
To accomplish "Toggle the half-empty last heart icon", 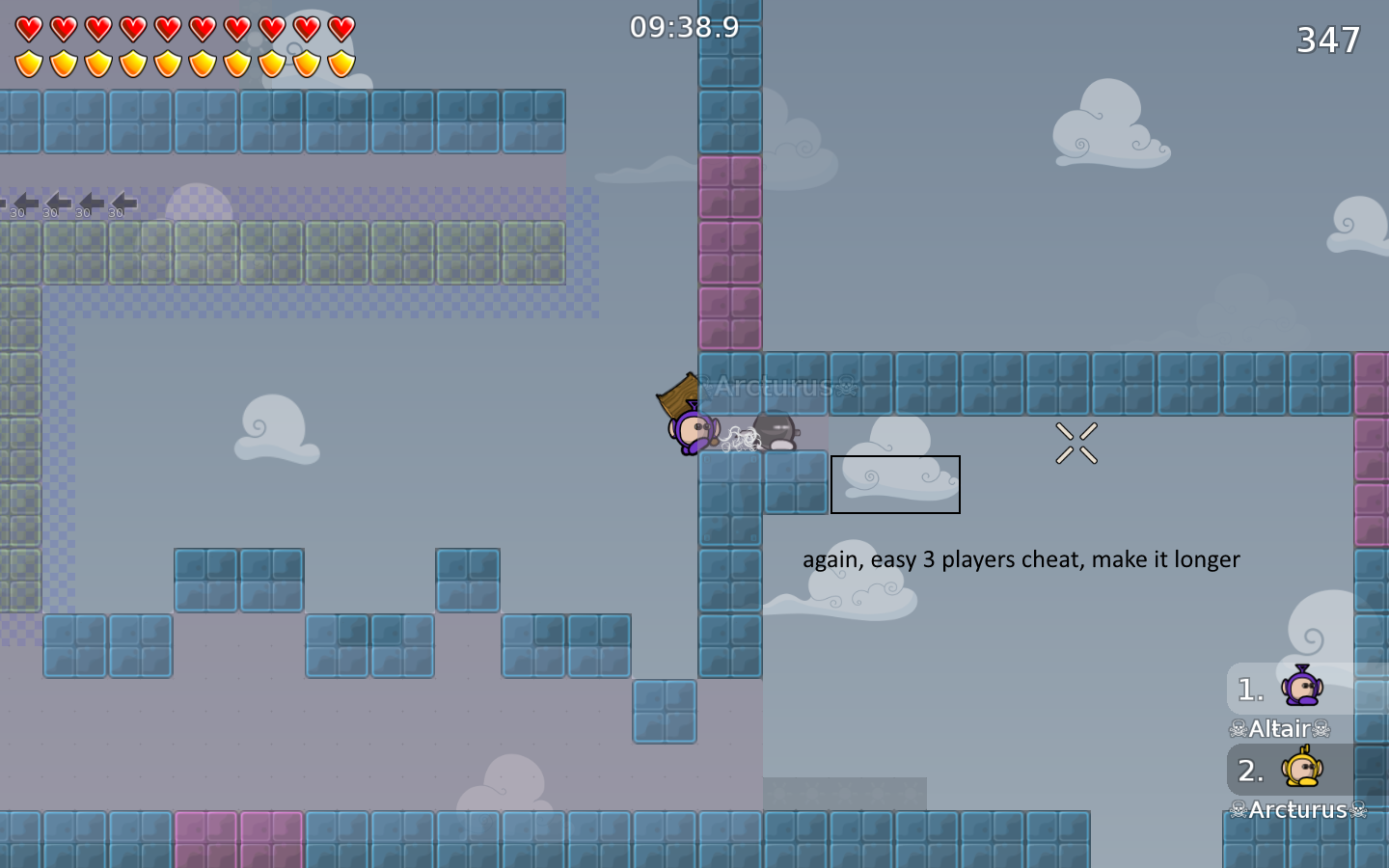I will pyautogui.click(x=340, y=29).
